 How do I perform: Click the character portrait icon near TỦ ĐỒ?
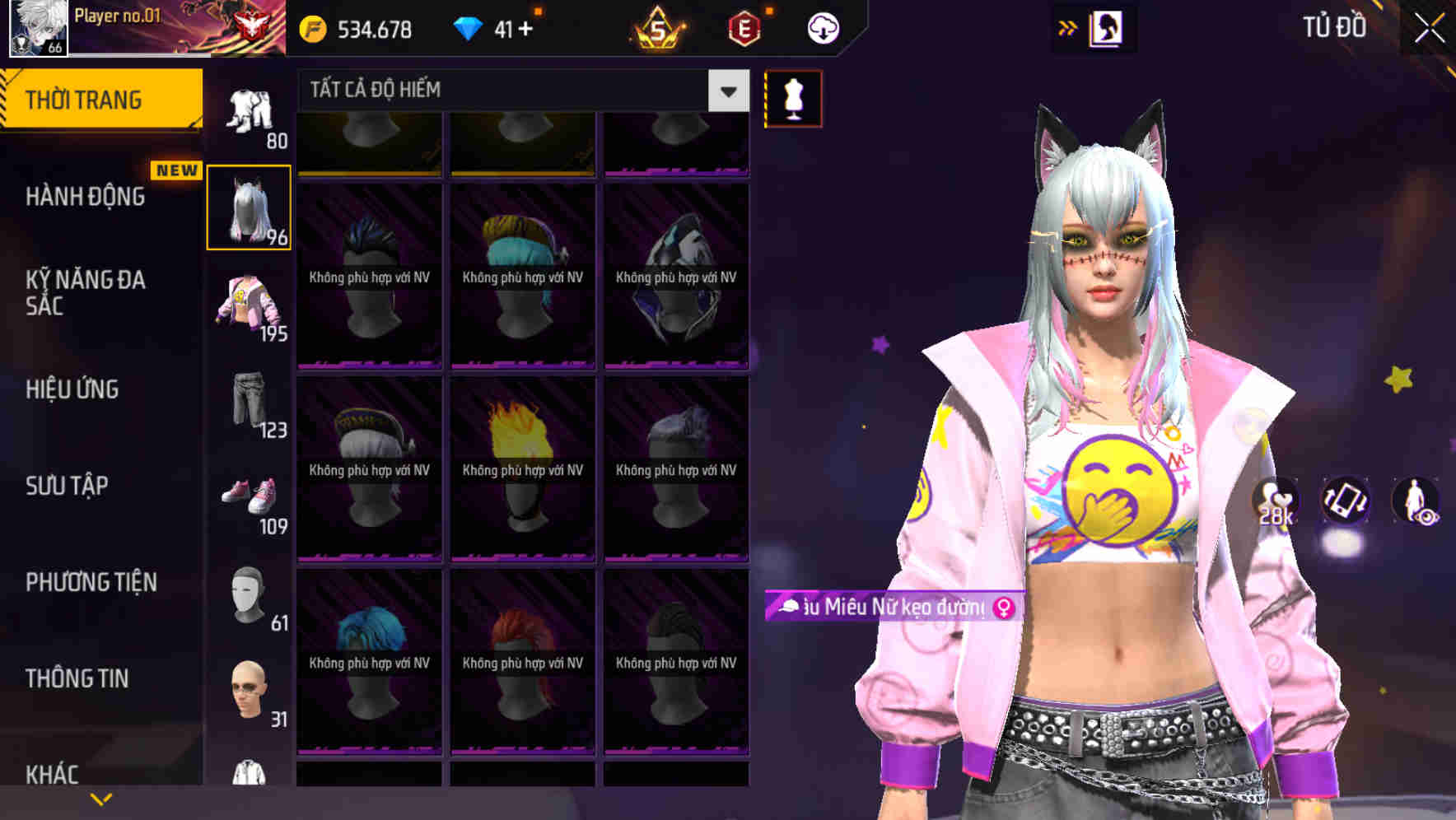click(1108, 27)
